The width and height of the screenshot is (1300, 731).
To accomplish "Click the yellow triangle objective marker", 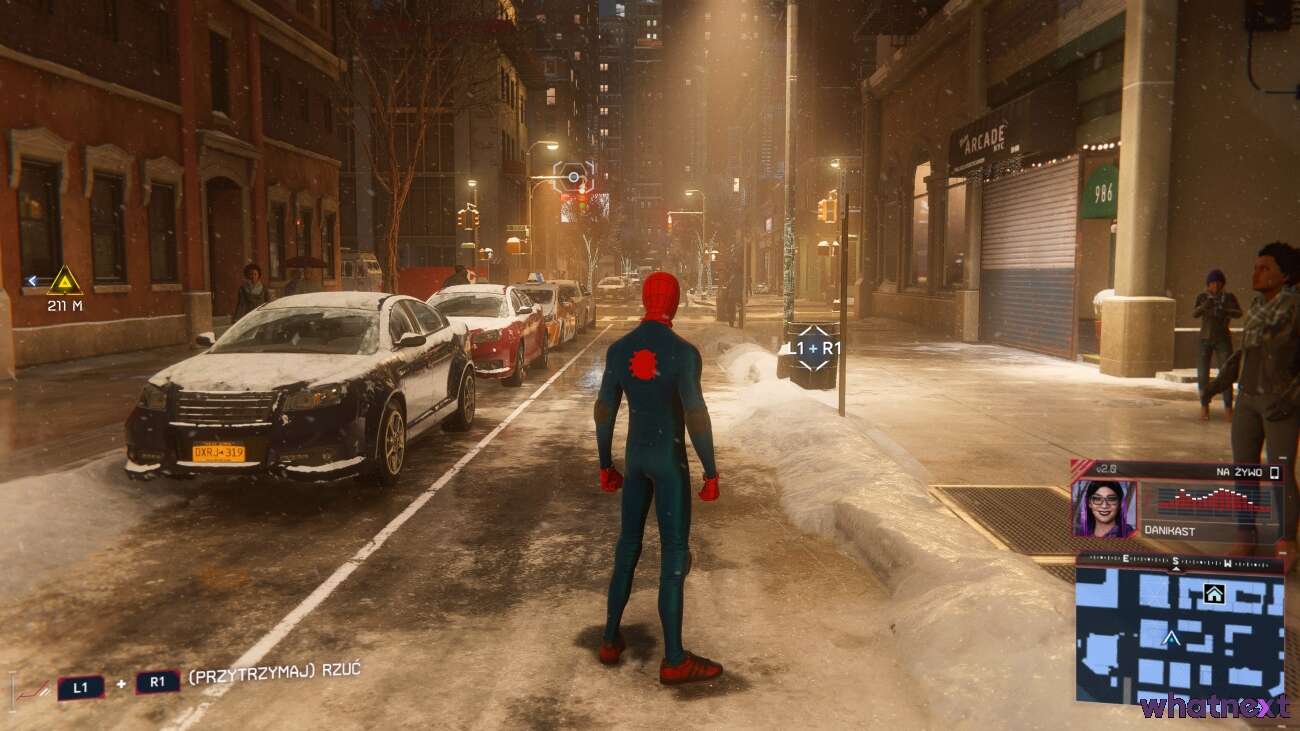I will click(65, 280).
